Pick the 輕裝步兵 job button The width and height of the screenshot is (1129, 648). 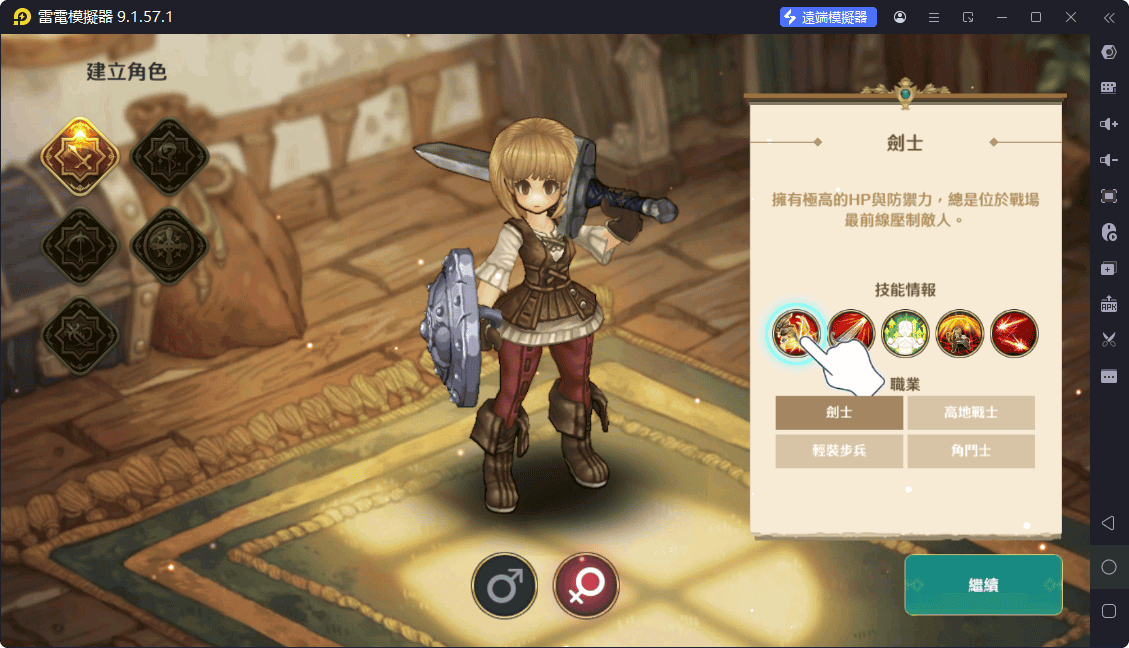pyautogui.click(x=839, y=451)
